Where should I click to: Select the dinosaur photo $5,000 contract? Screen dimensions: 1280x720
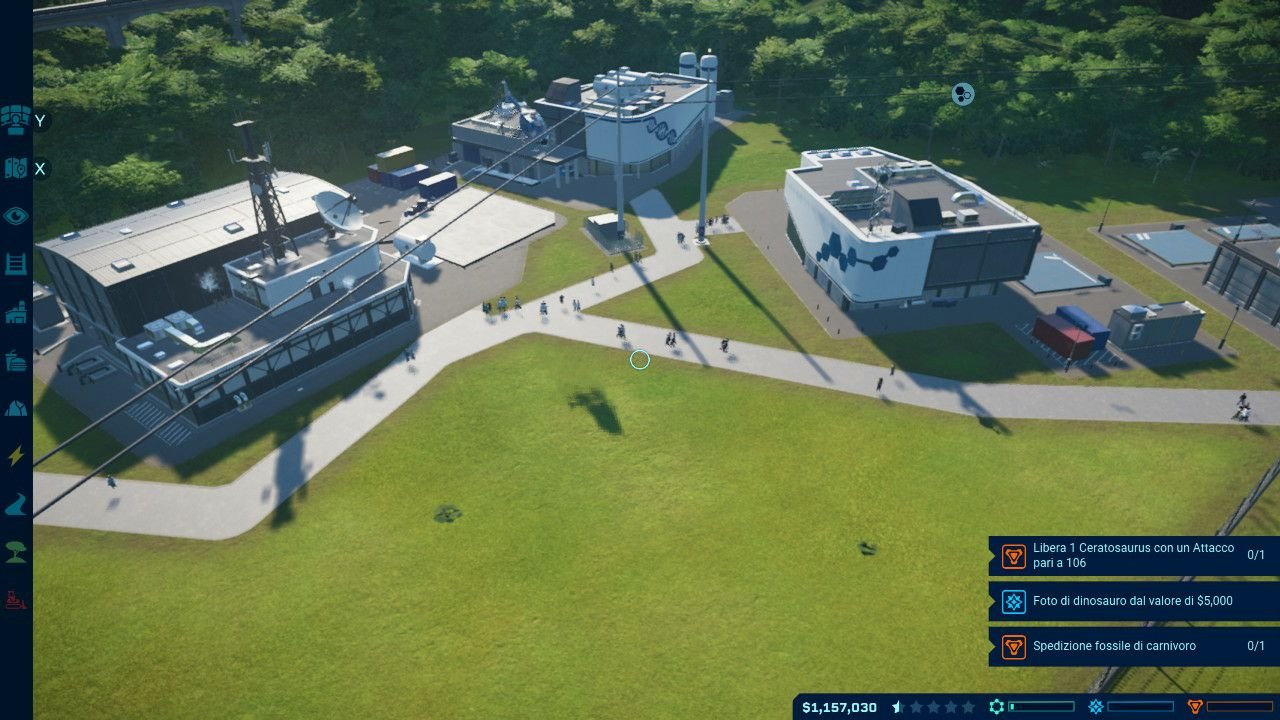(1134, 601)
